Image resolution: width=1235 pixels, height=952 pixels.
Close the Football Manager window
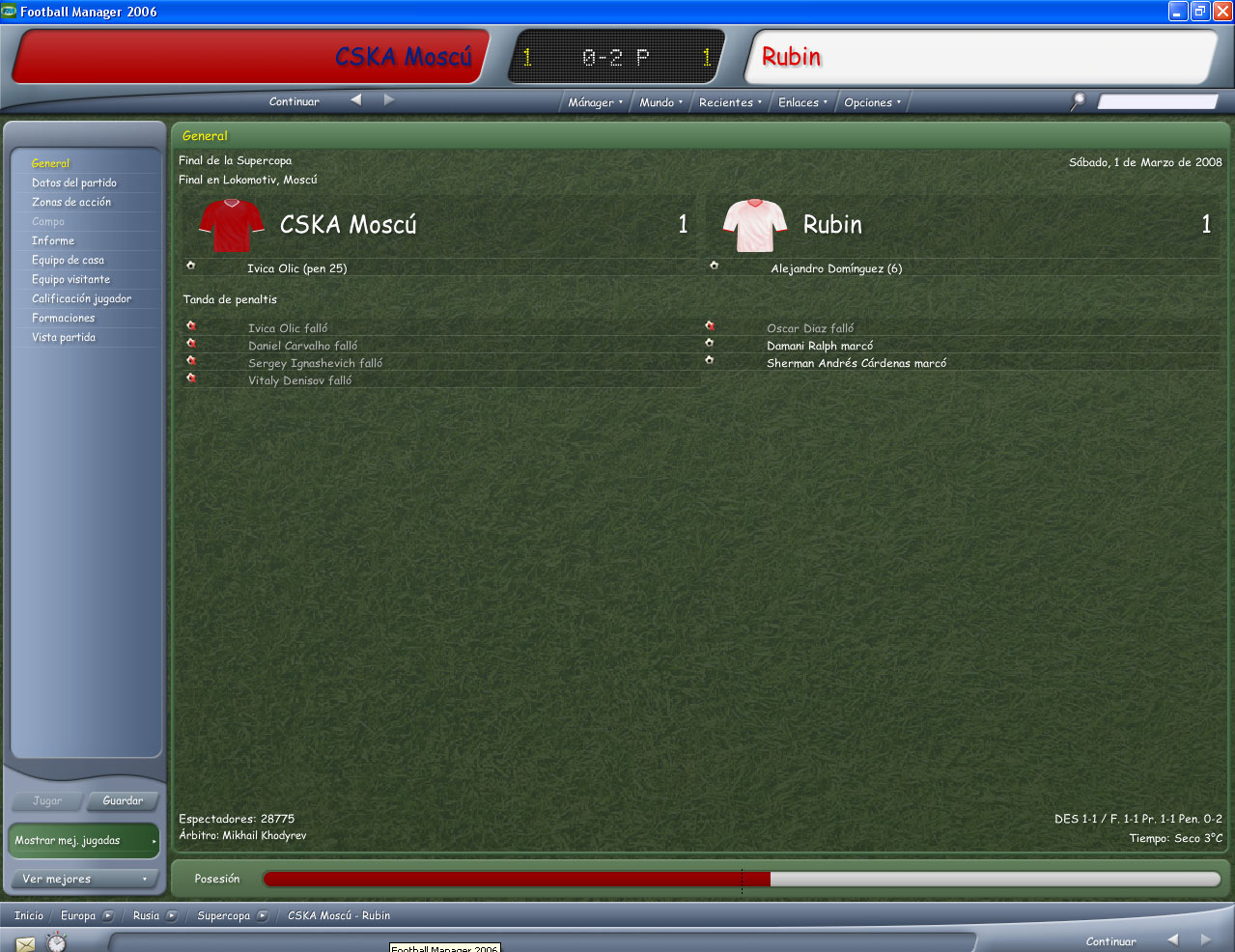[1221, 12]
